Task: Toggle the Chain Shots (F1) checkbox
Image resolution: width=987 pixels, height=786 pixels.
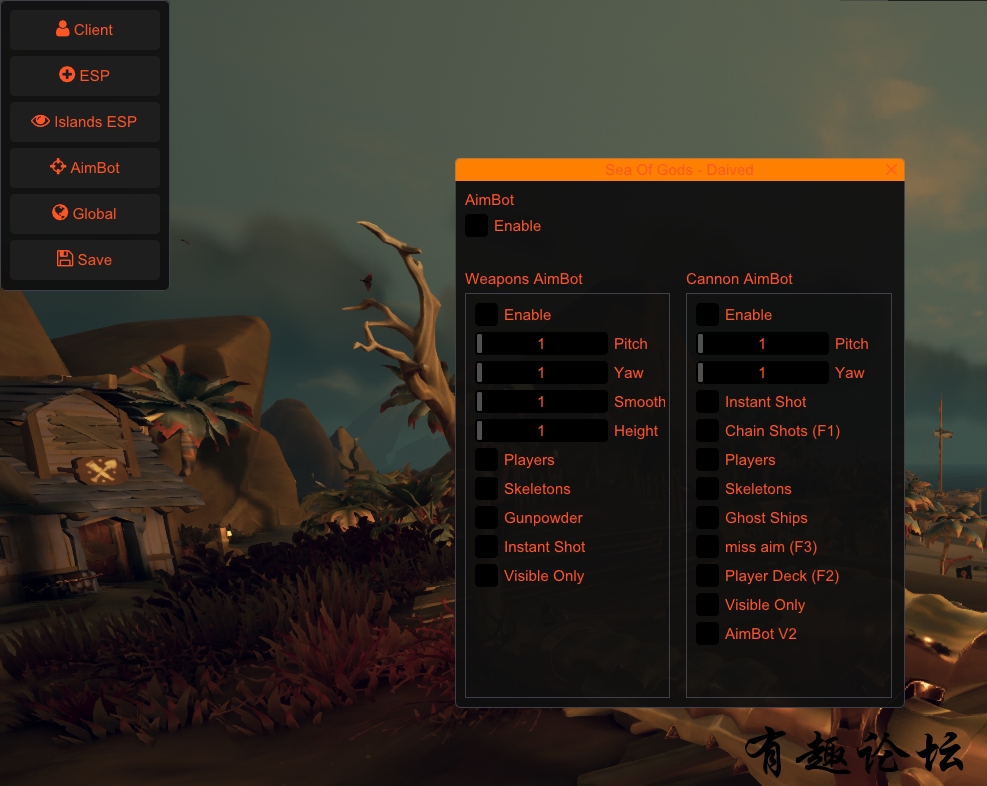Action: coord(707,431)
